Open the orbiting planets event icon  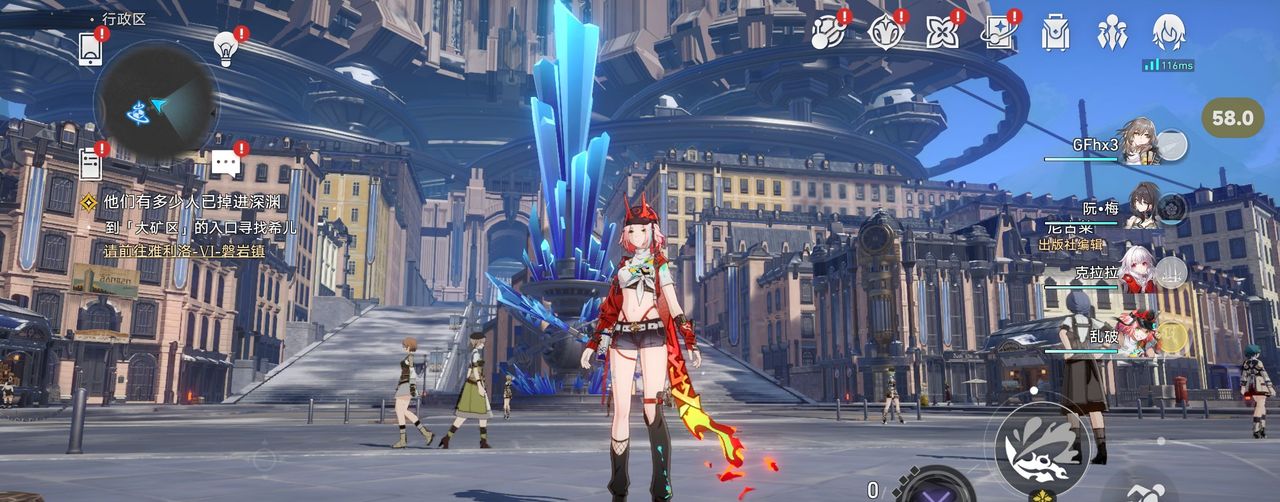click(x=827, y=32)
